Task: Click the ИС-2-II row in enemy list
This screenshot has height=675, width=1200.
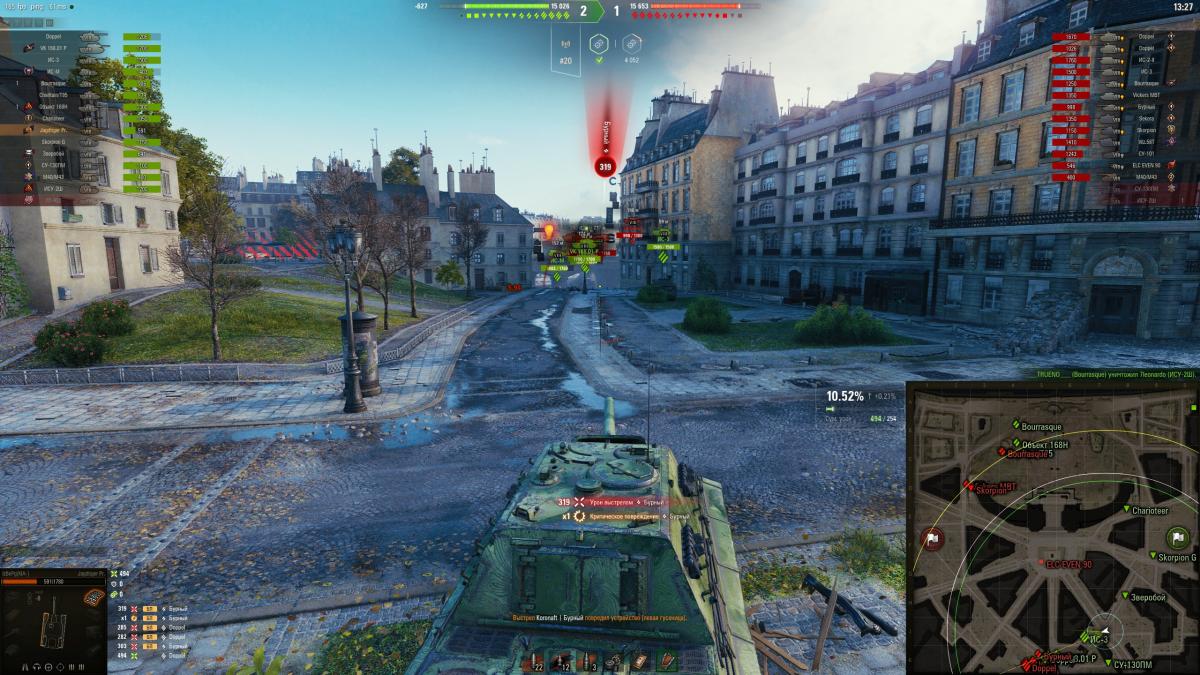Action: tap(1146, 59)
